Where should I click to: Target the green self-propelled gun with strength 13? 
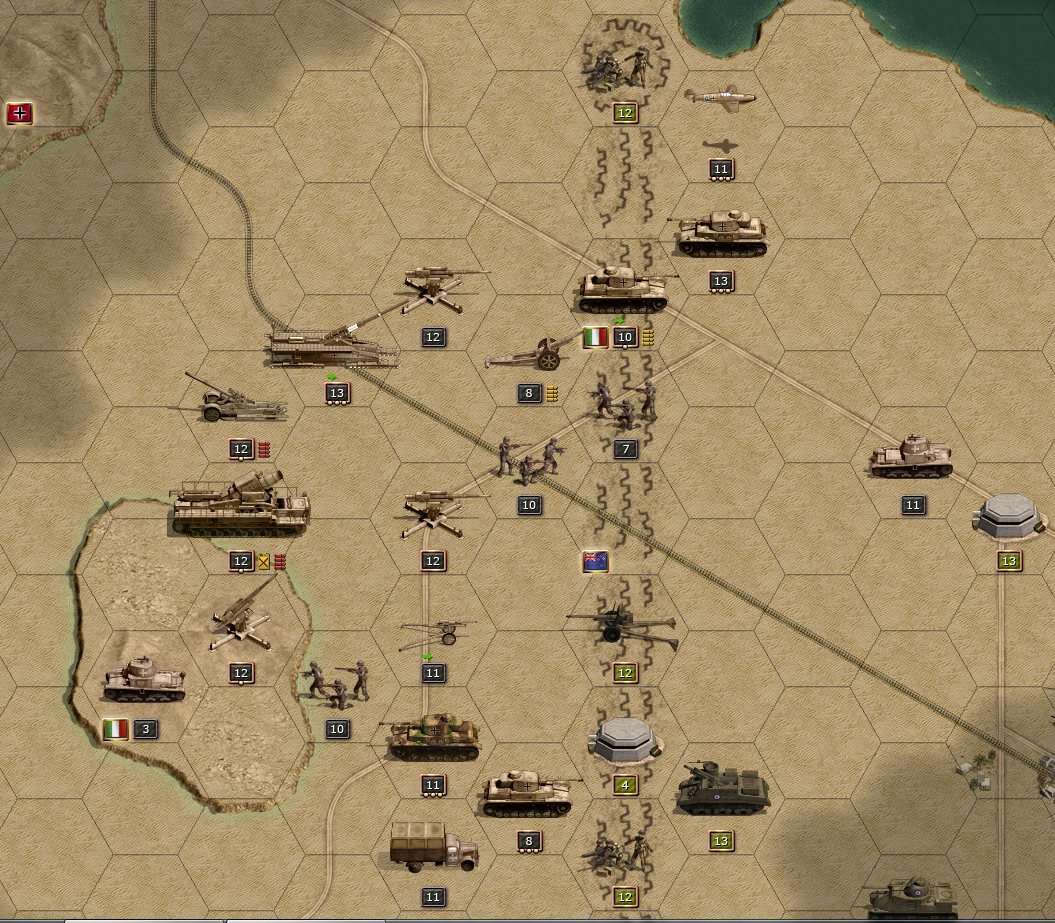click(x=722, y=790)
